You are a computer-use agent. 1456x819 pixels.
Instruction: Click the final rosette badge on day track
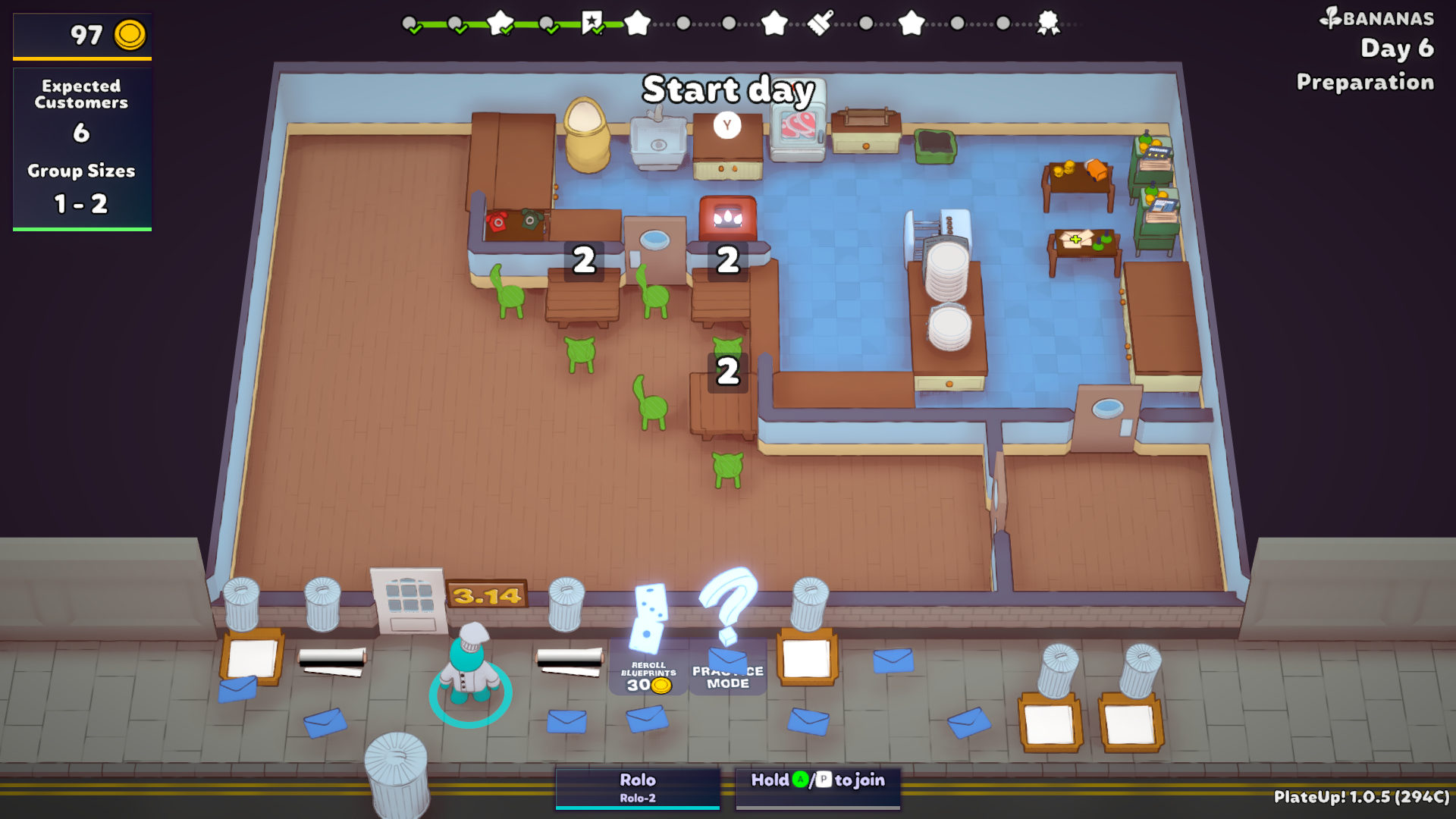[x=1048, y=23]
